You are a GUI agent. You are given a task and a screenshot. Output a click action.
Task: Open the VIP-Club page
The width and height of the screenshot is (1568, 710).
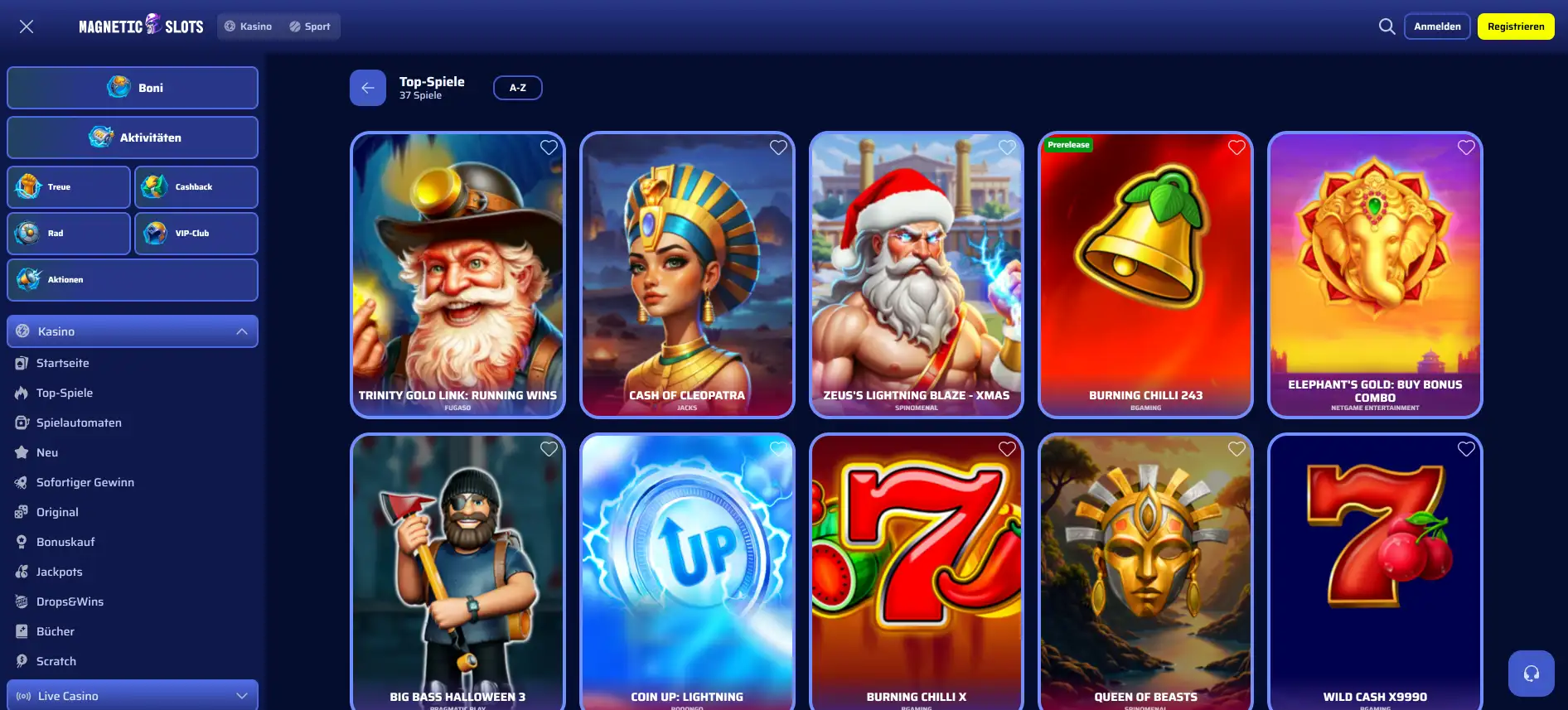196,233
